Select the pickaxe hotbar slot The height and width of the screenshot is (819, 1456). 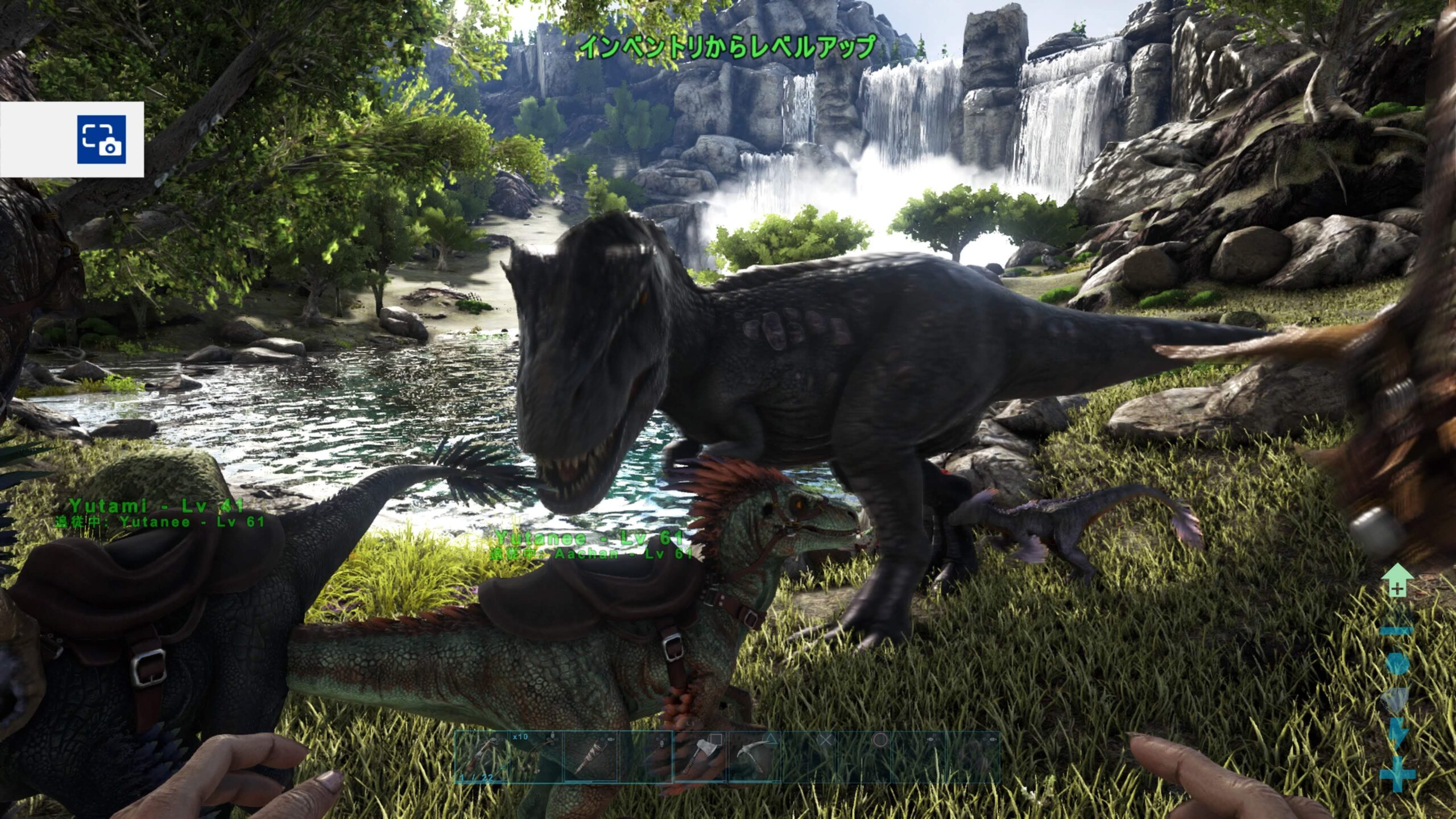click(755, 756)
